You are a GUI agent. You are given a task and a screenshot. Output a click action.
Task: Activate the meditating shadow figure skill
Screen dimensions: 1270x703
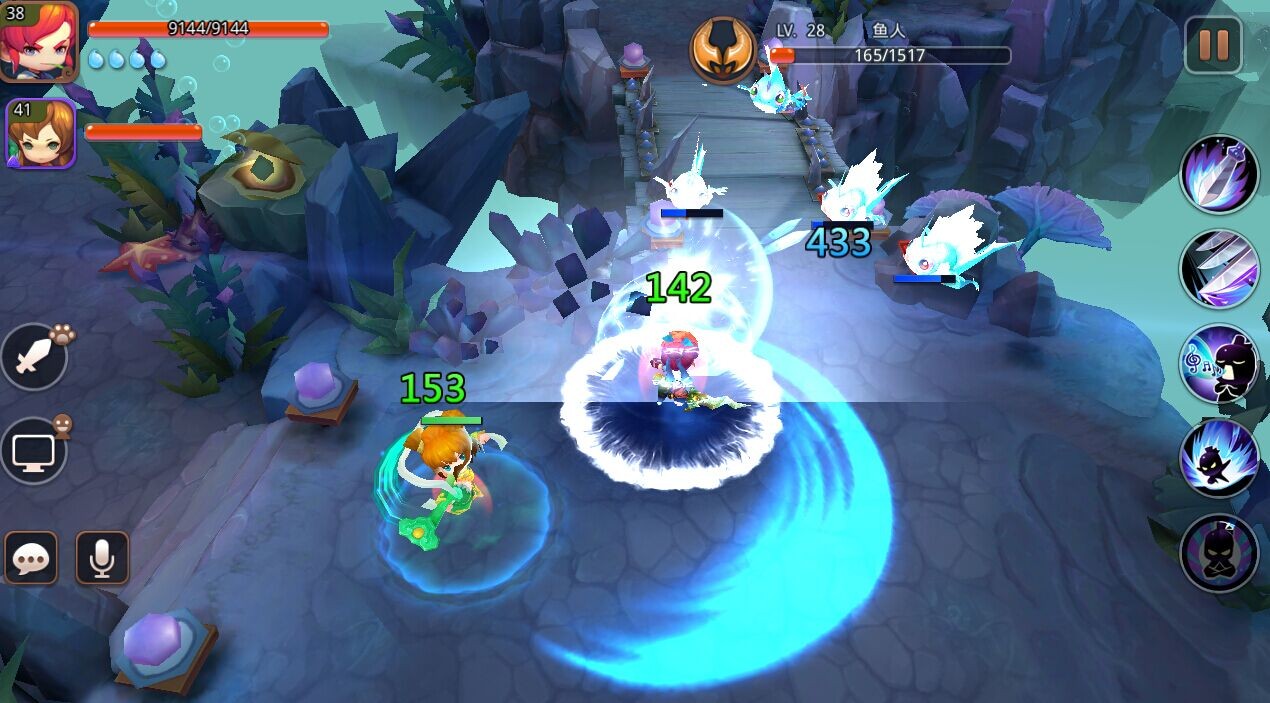tap(1218, 552)
